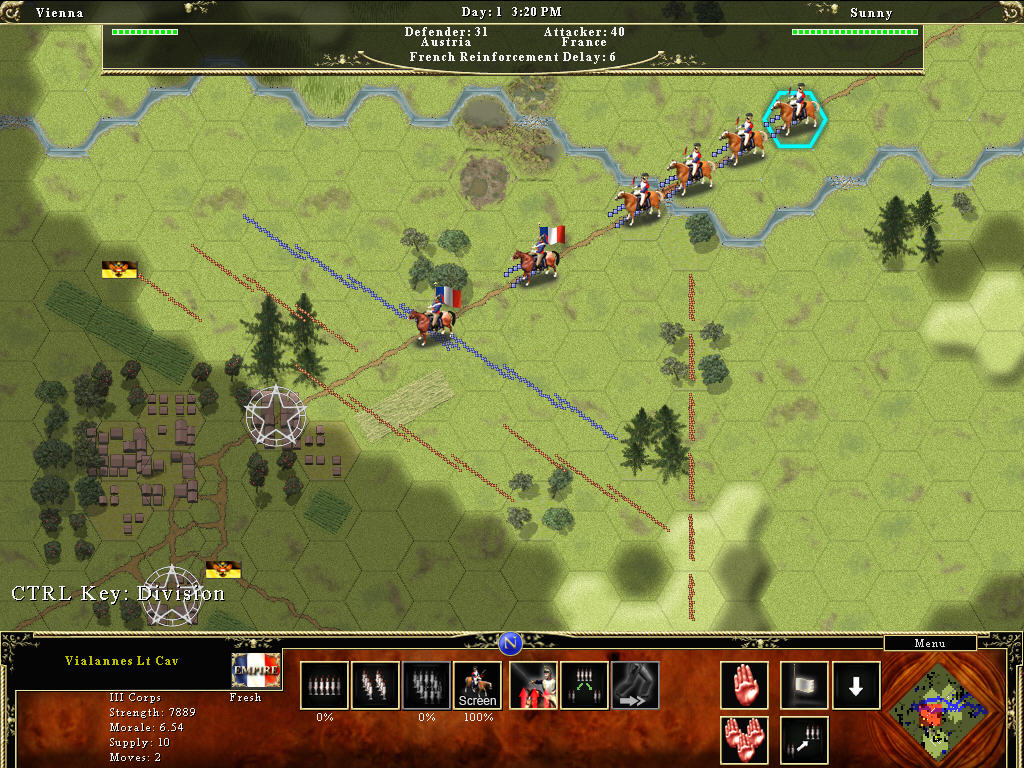Click the single red hand halt icon
Image resolution: width=1024 pixels, height=768 pixels.
[744, 685]
